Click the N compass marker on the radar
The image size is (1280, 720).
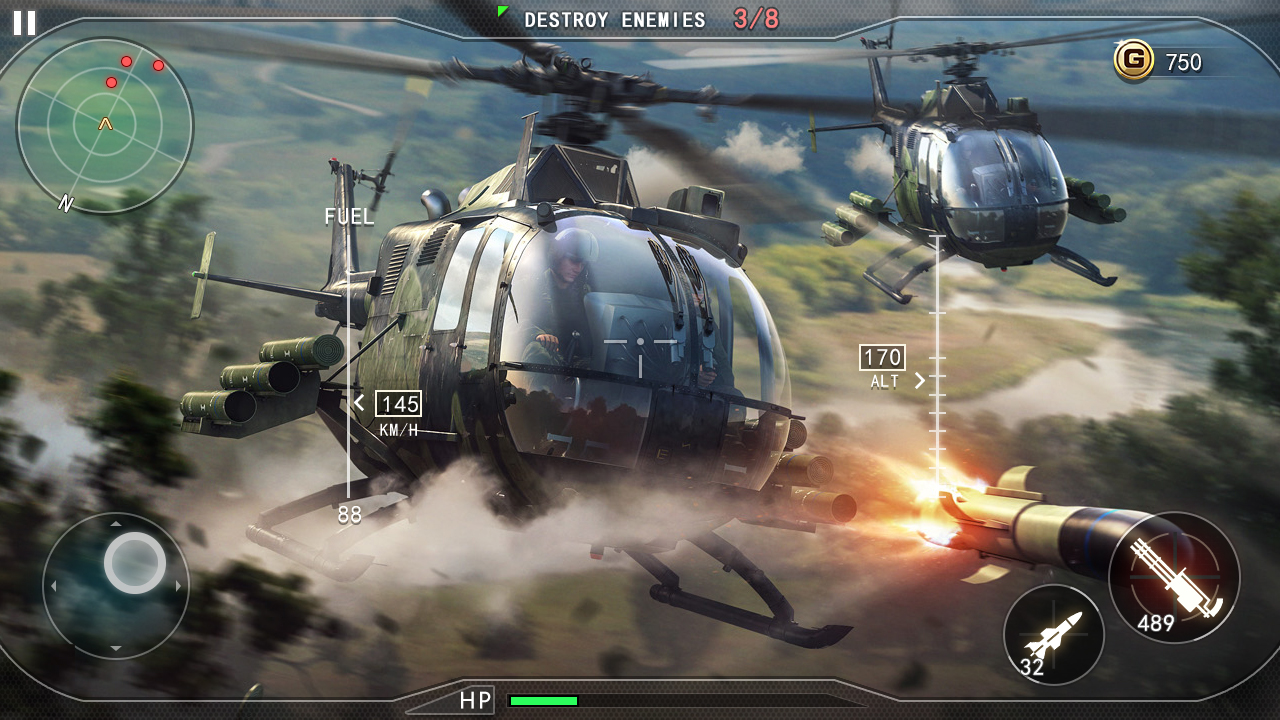pos(64,203)
